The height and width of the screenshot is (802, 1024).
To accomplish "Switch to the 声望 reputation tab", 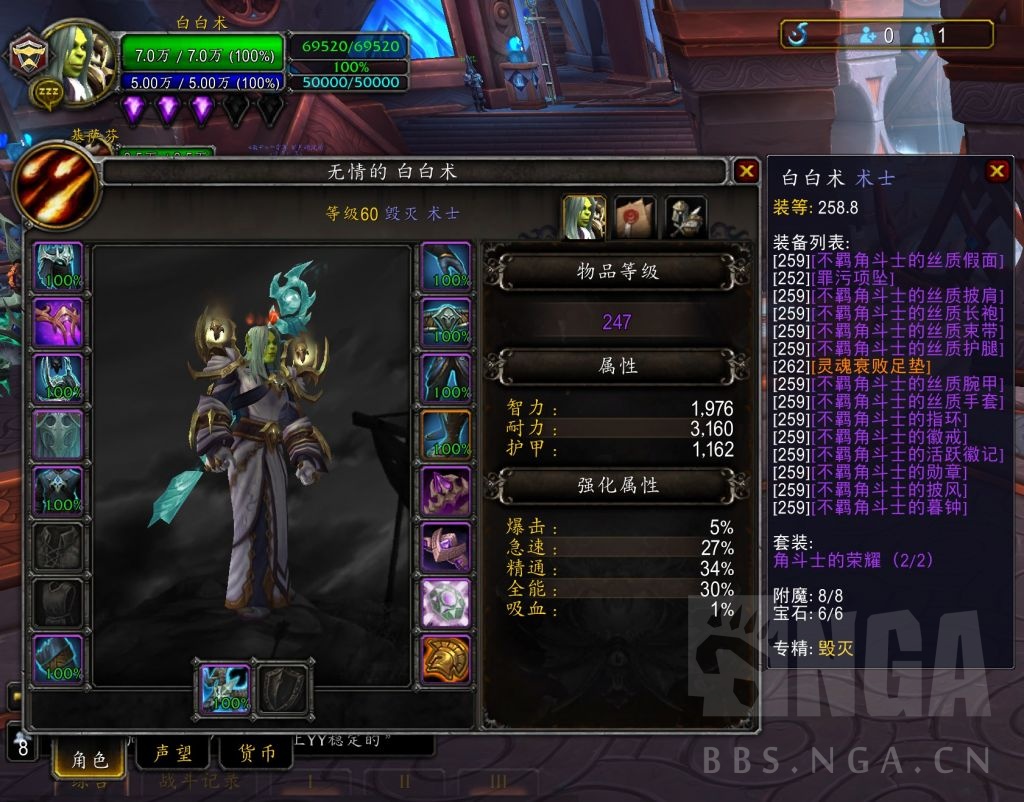I will coord(173,754).
